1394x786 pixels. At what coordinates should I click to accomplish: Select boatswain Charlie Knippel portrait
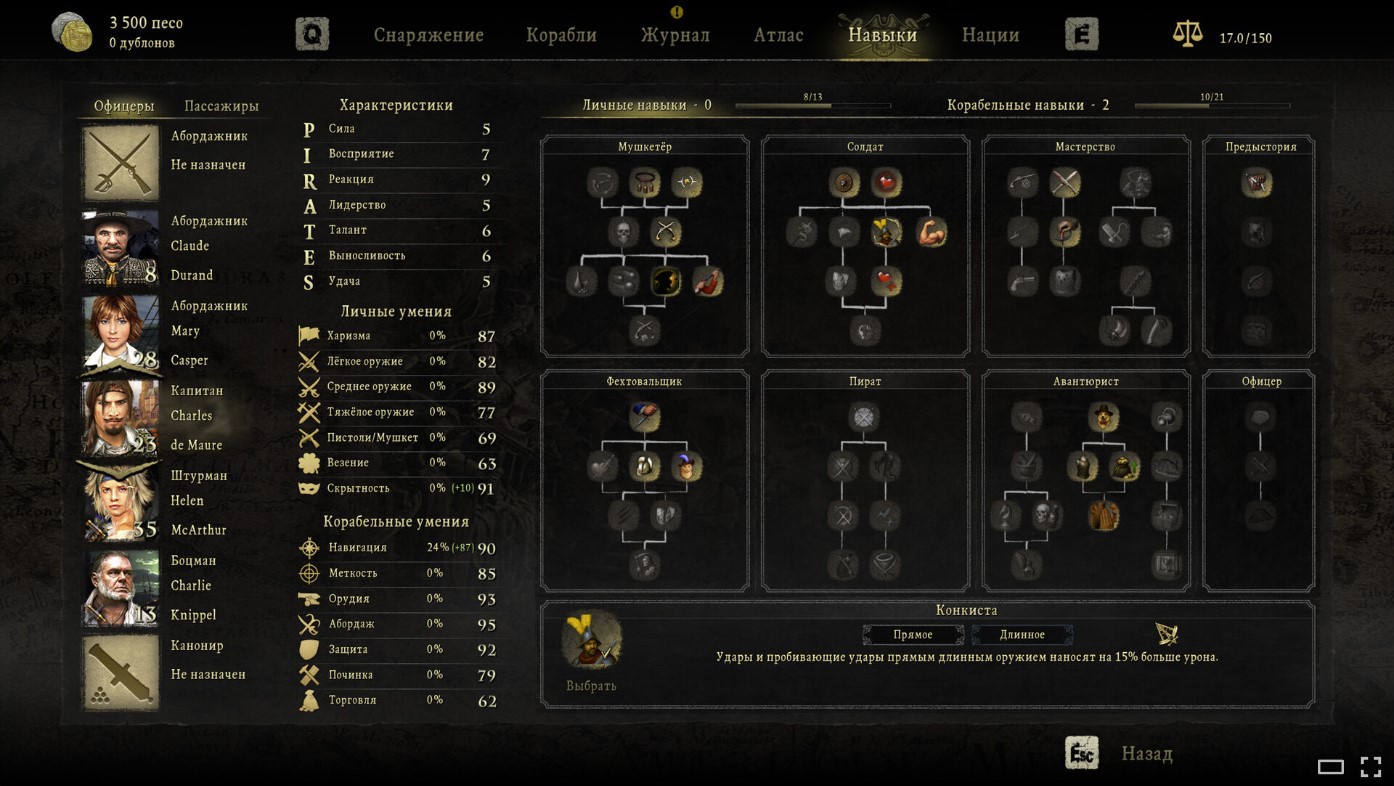pyautogui.click(x=121, y=587)
